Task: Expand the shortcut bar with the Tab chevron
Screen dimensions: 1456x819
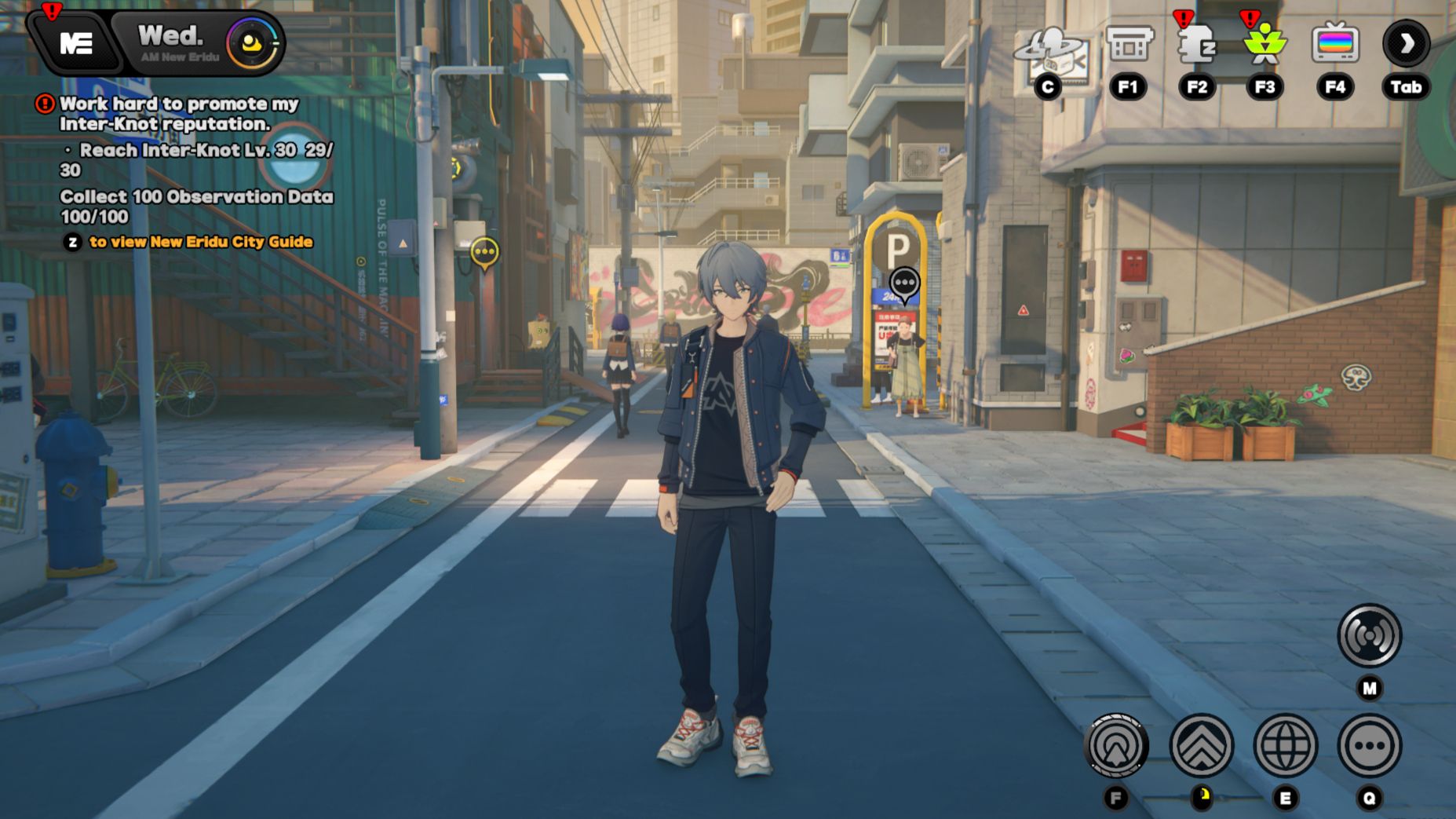Action: 1405,46
